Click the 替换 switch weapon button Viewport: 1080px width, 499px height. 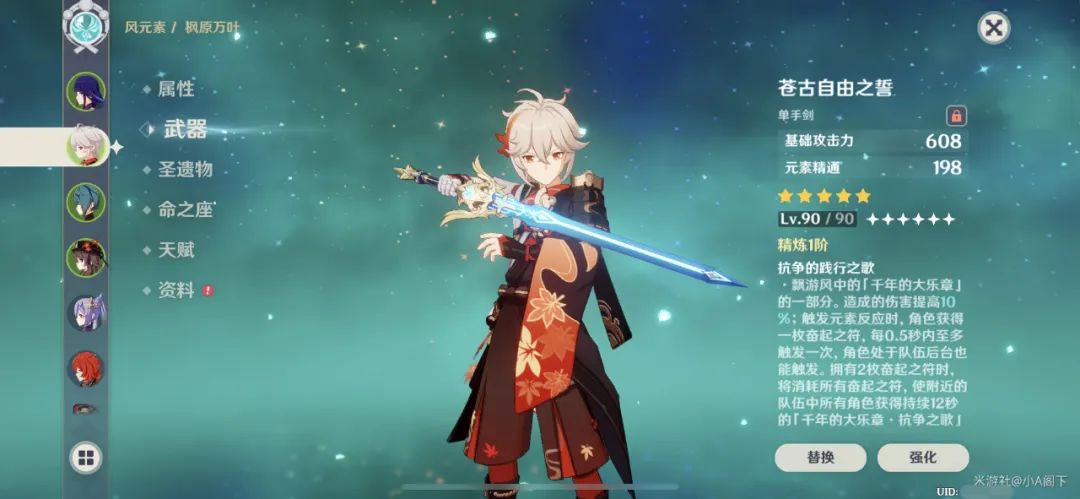pyautogui.click(x=820, y=457)
